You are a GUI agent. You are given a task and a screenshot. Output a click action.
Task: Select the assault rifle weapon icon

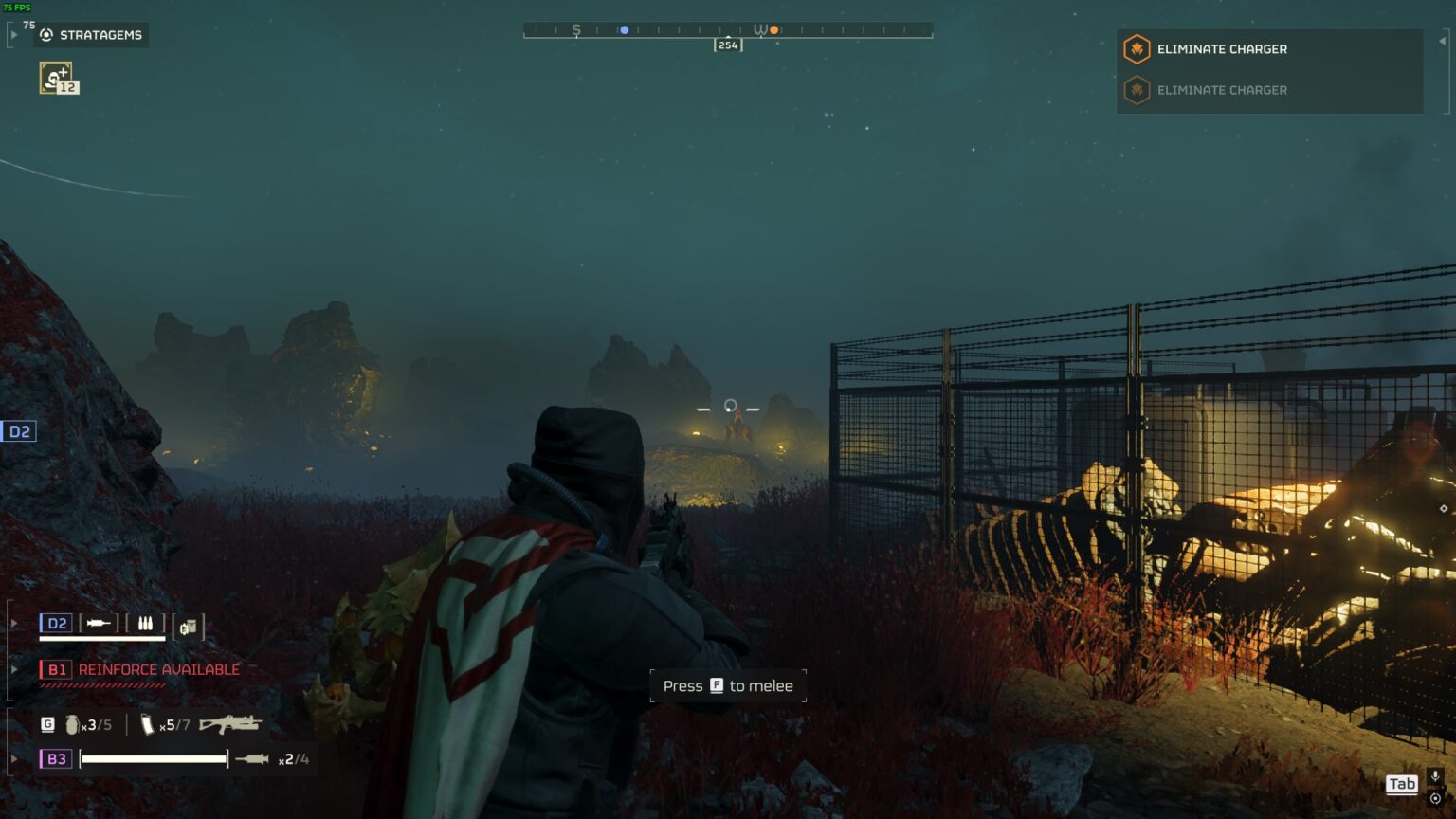(x=229, y=724)
